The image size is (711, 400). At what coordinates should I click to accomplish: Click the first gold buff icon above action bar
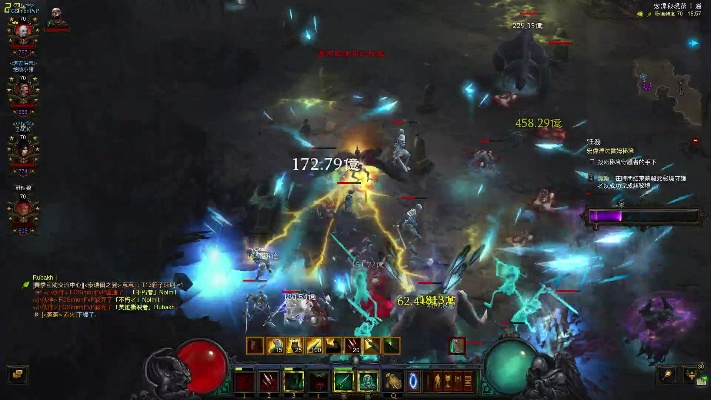[277, 346]
